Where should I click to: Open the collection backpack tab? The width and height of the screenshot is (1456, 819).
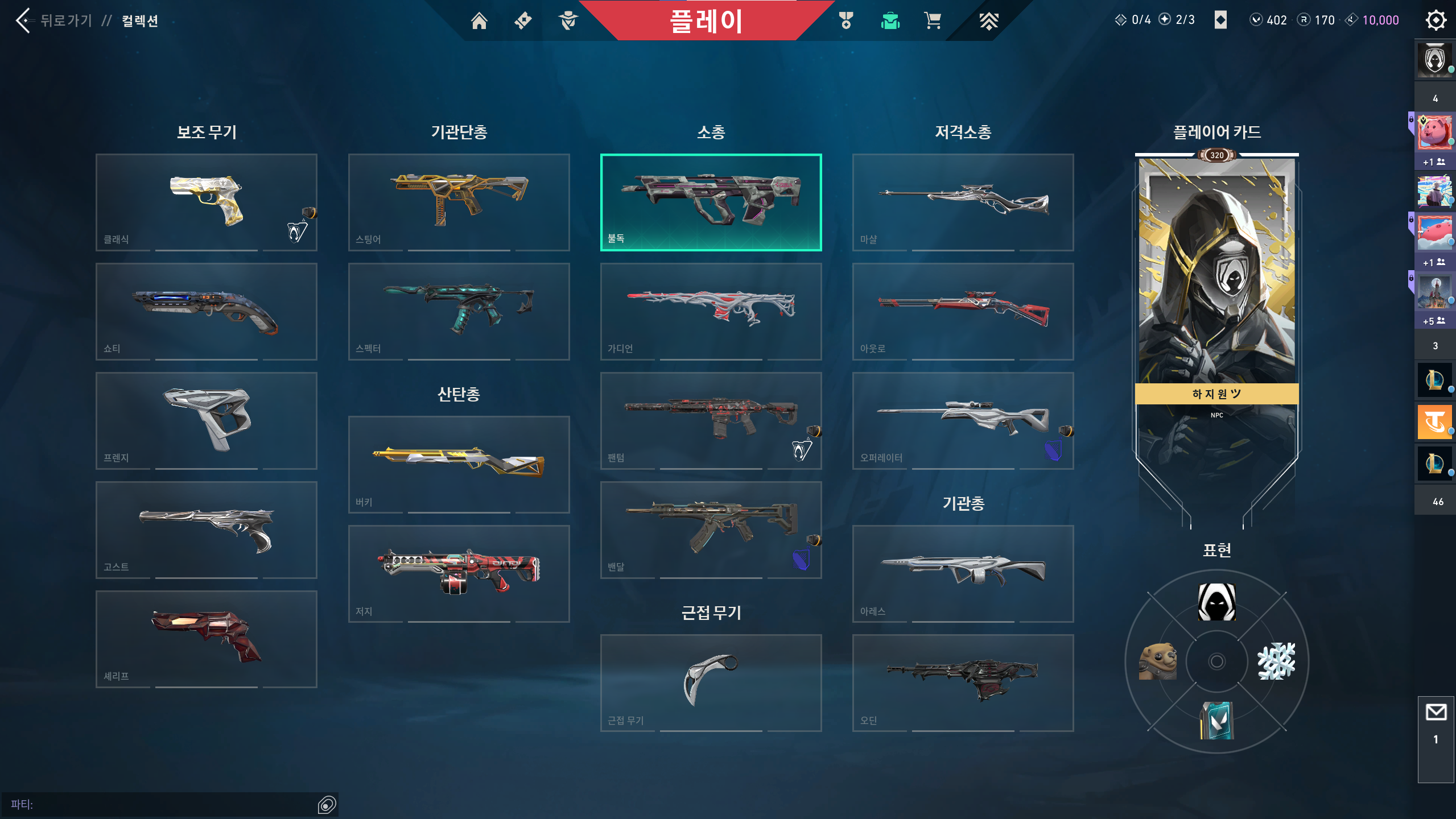click(x=889, y=20)
